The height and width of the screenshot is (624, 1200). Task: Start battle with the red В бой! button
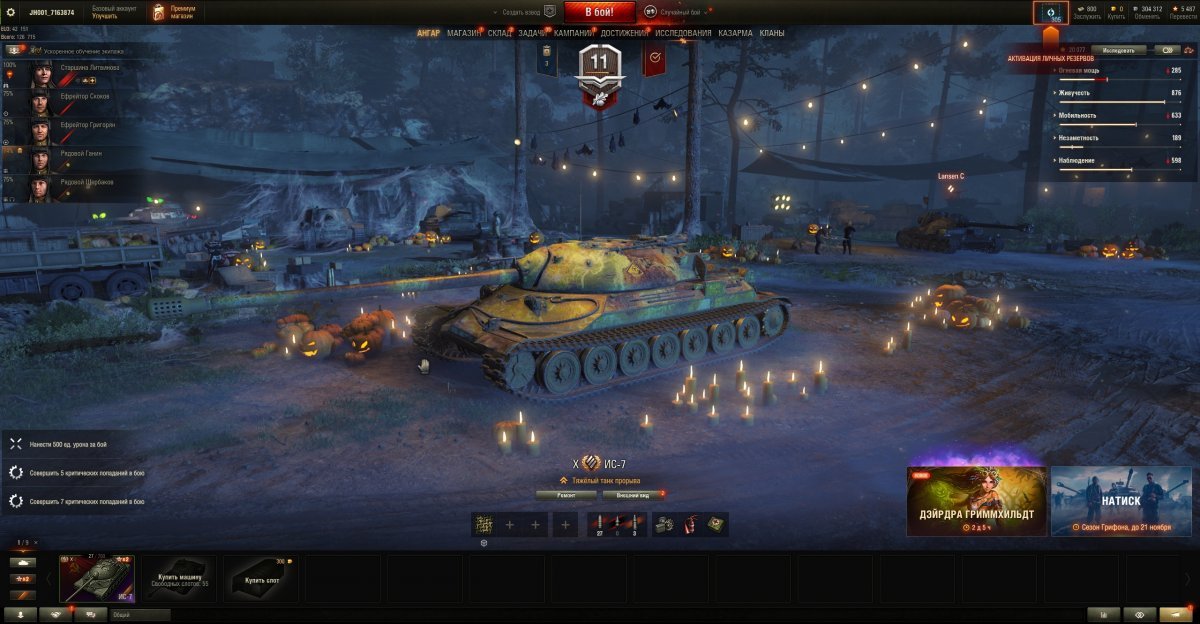(599, 11)
